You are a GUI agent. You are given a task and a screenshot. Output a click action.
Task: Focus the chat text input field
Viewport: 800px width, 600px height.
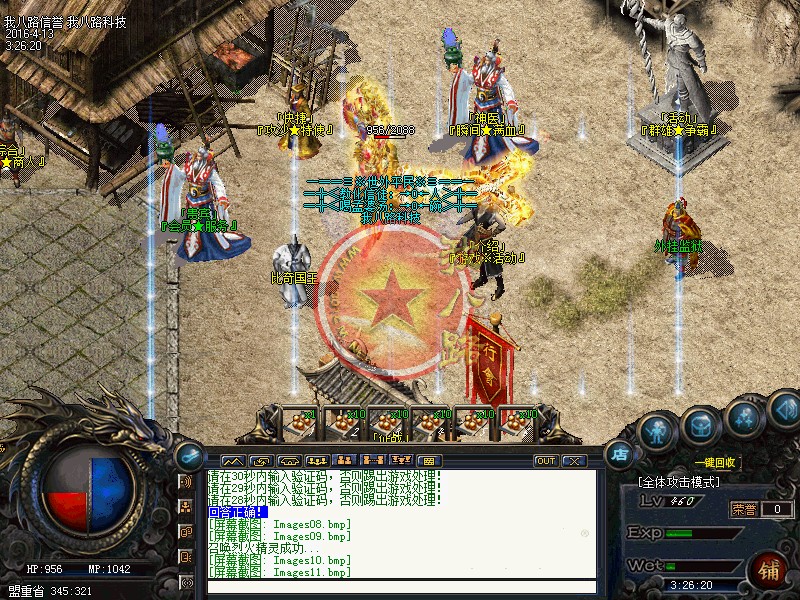(400, 587)
